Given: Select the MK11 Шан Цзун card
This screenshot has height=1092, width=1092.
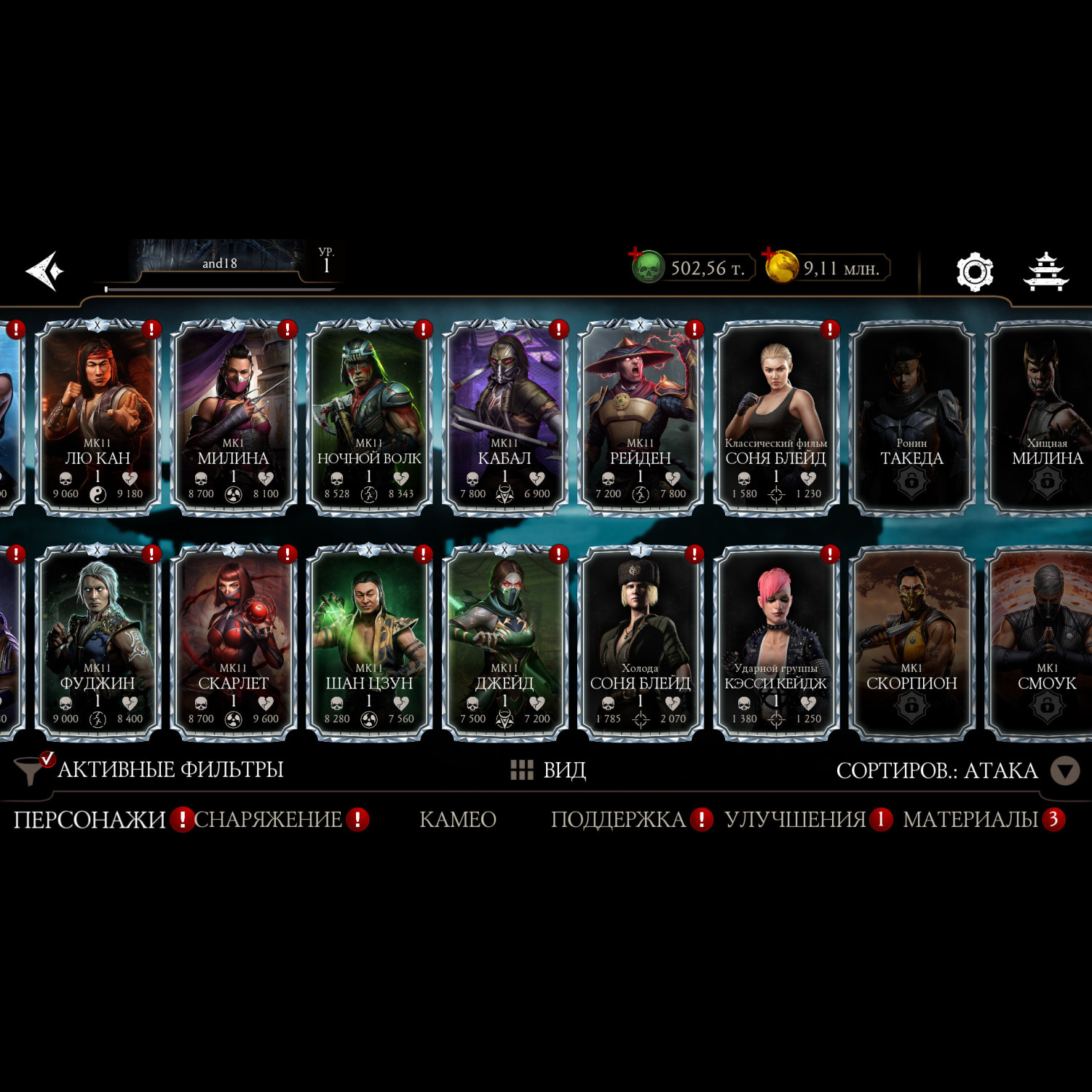Looking at the screenshot, I should click(369, 642).
